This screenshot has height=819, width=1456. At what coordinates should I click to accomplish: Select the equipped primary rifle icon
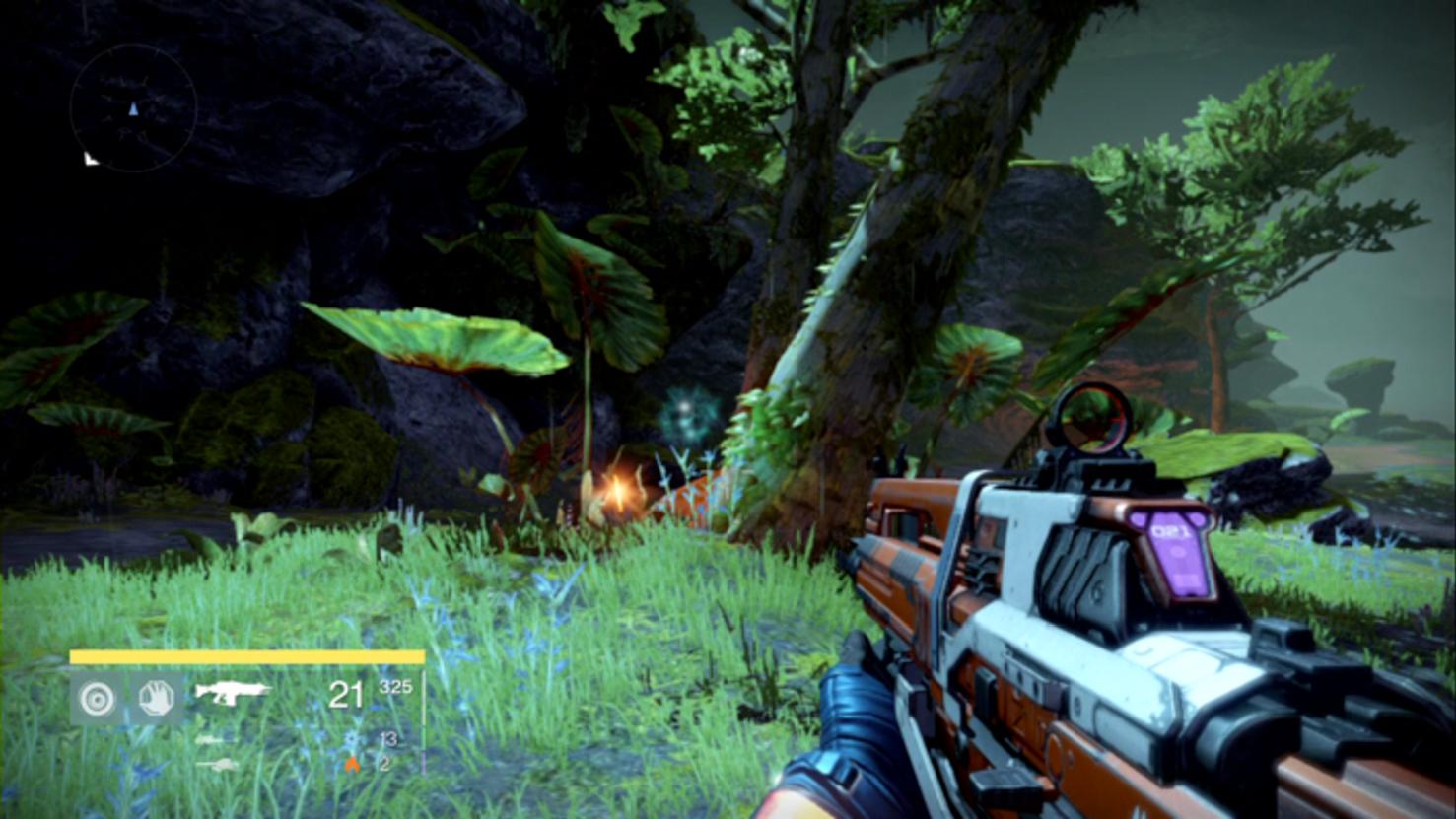coord(232,692)
